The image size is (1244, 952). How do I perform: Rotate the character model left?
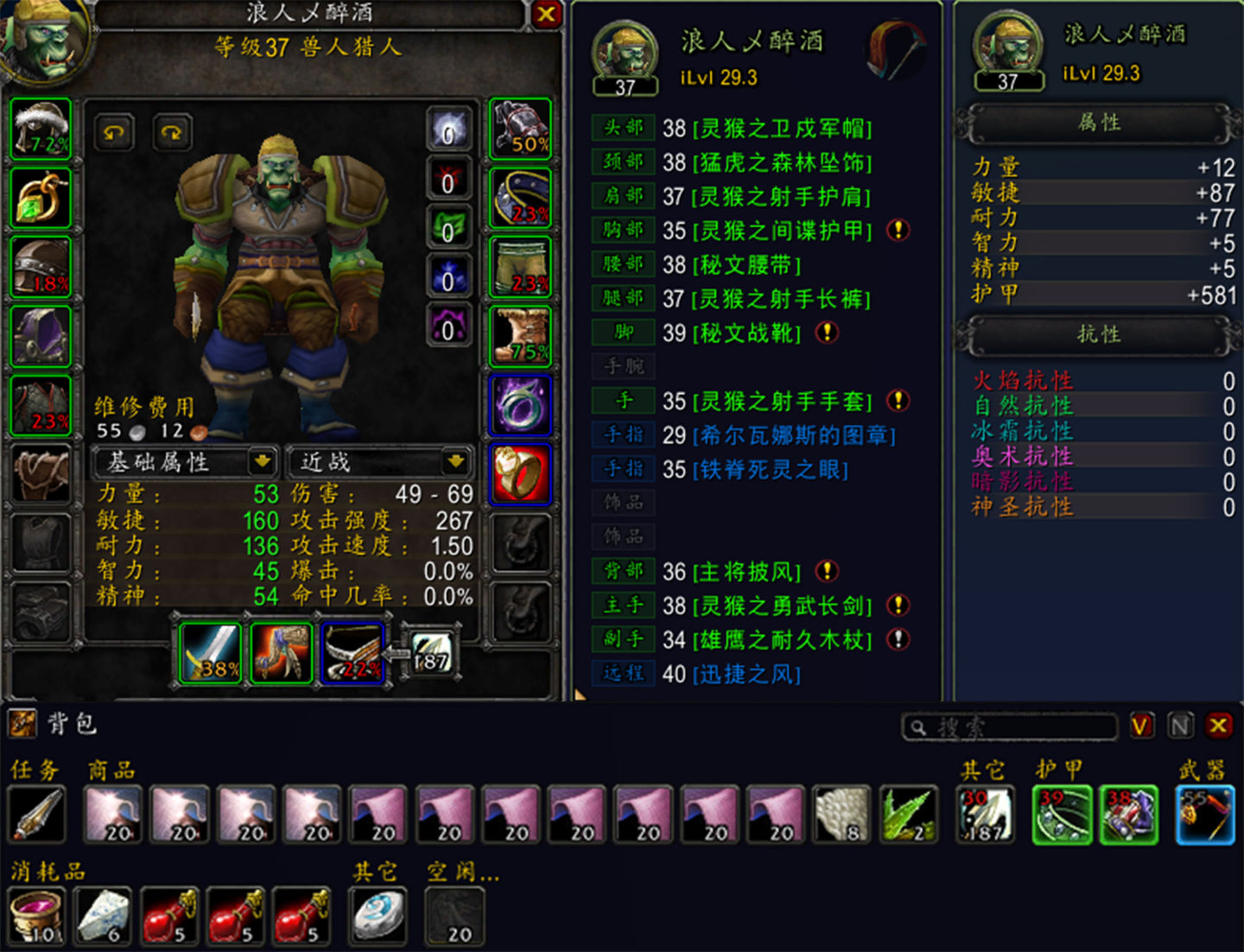tap(113, 131)
